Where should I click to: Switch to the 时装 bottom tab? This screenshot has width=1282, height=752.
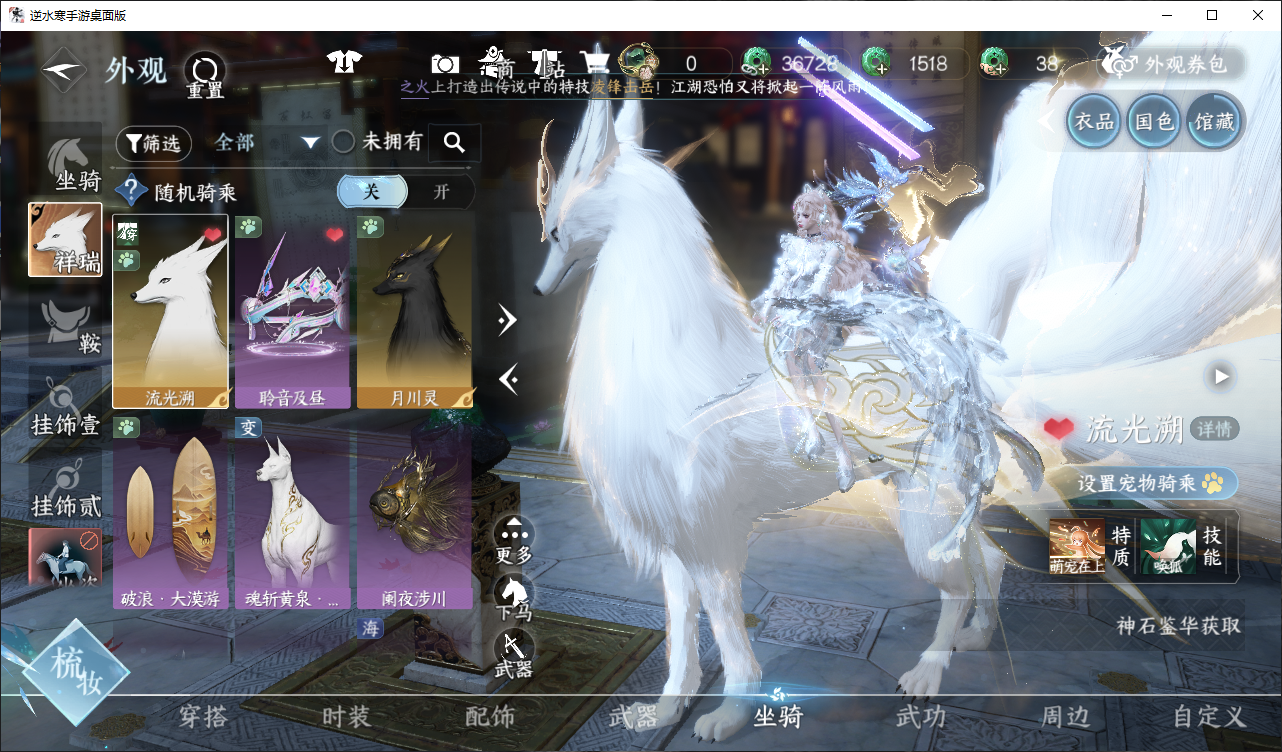click(x=346, y=717)
